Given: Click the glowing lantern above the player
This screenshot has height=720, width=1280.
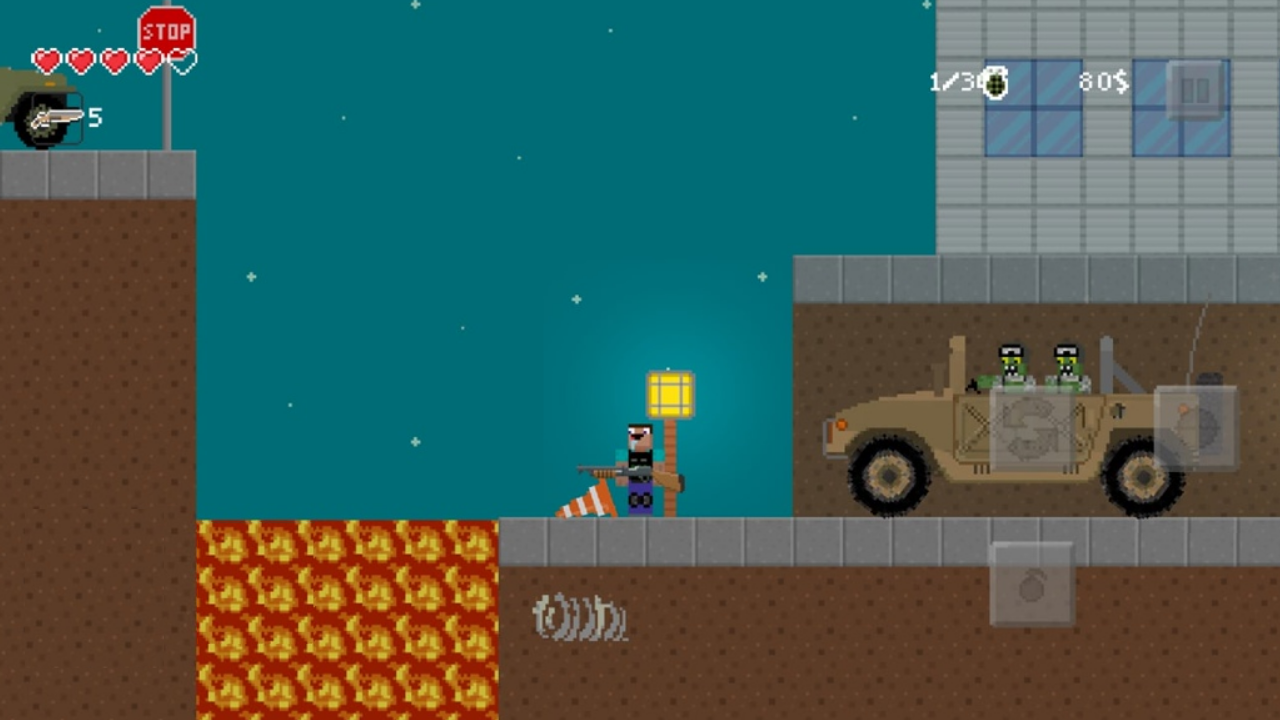Looking at the screenshot, I should [x=668, y=393].
